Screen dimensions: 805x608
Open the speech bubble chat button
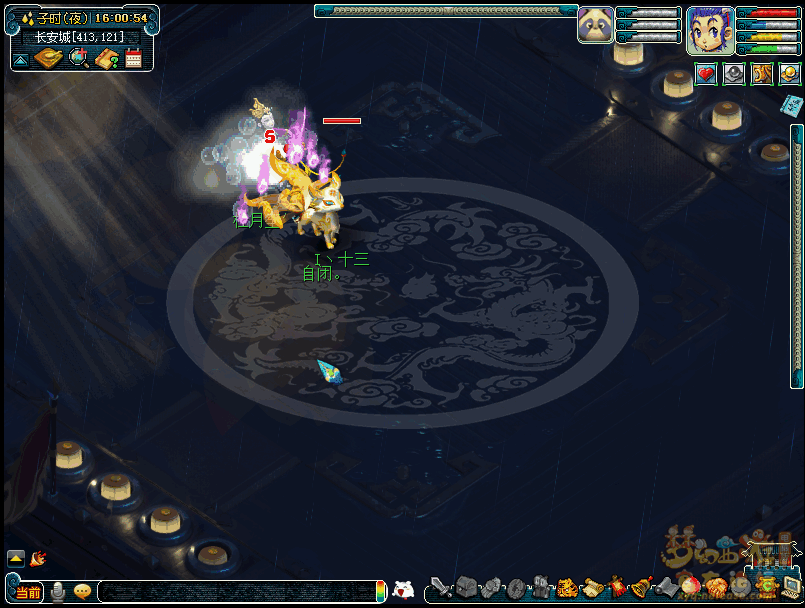coord(82,592)
